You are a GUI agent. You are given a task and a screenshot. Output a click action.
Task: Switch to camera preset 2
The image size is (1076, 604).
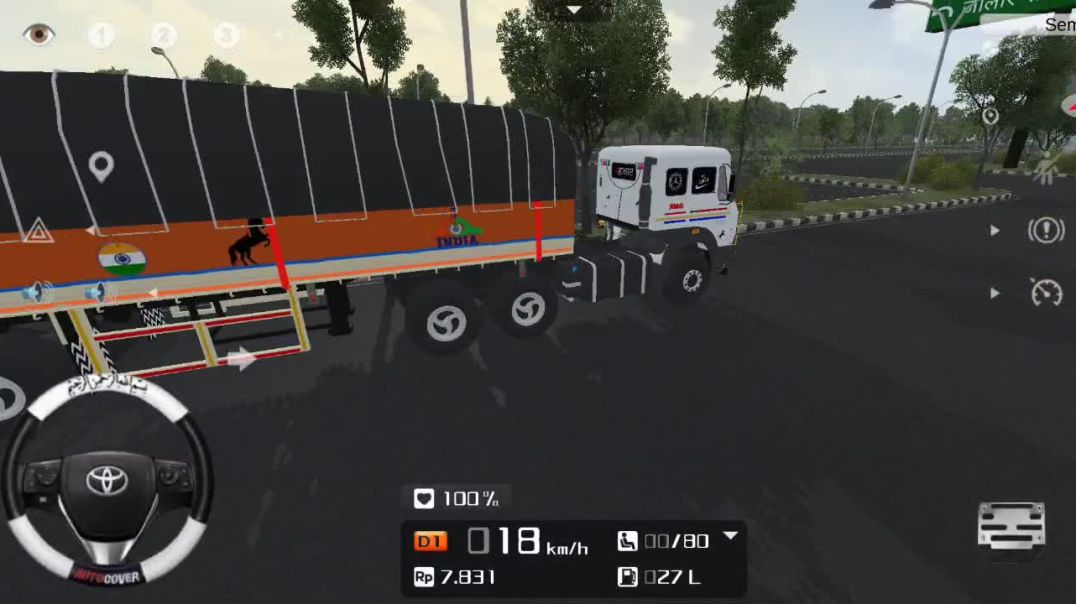tap(163, 36)
